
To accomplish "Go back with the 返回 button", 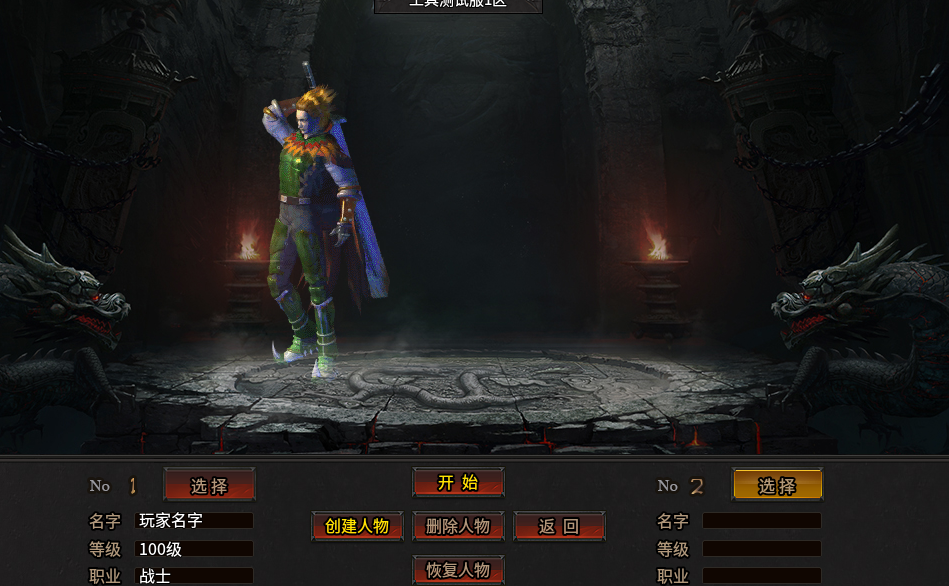I will (559, 526).
